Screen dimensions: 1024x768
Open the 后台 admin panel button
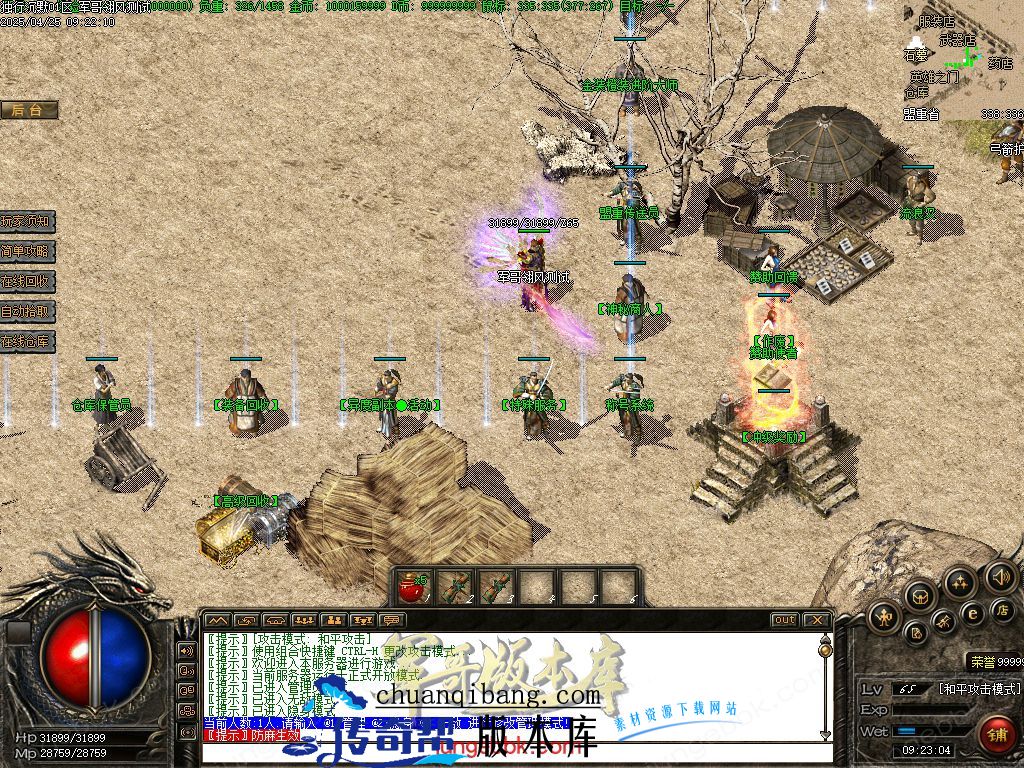click(28, 110)
